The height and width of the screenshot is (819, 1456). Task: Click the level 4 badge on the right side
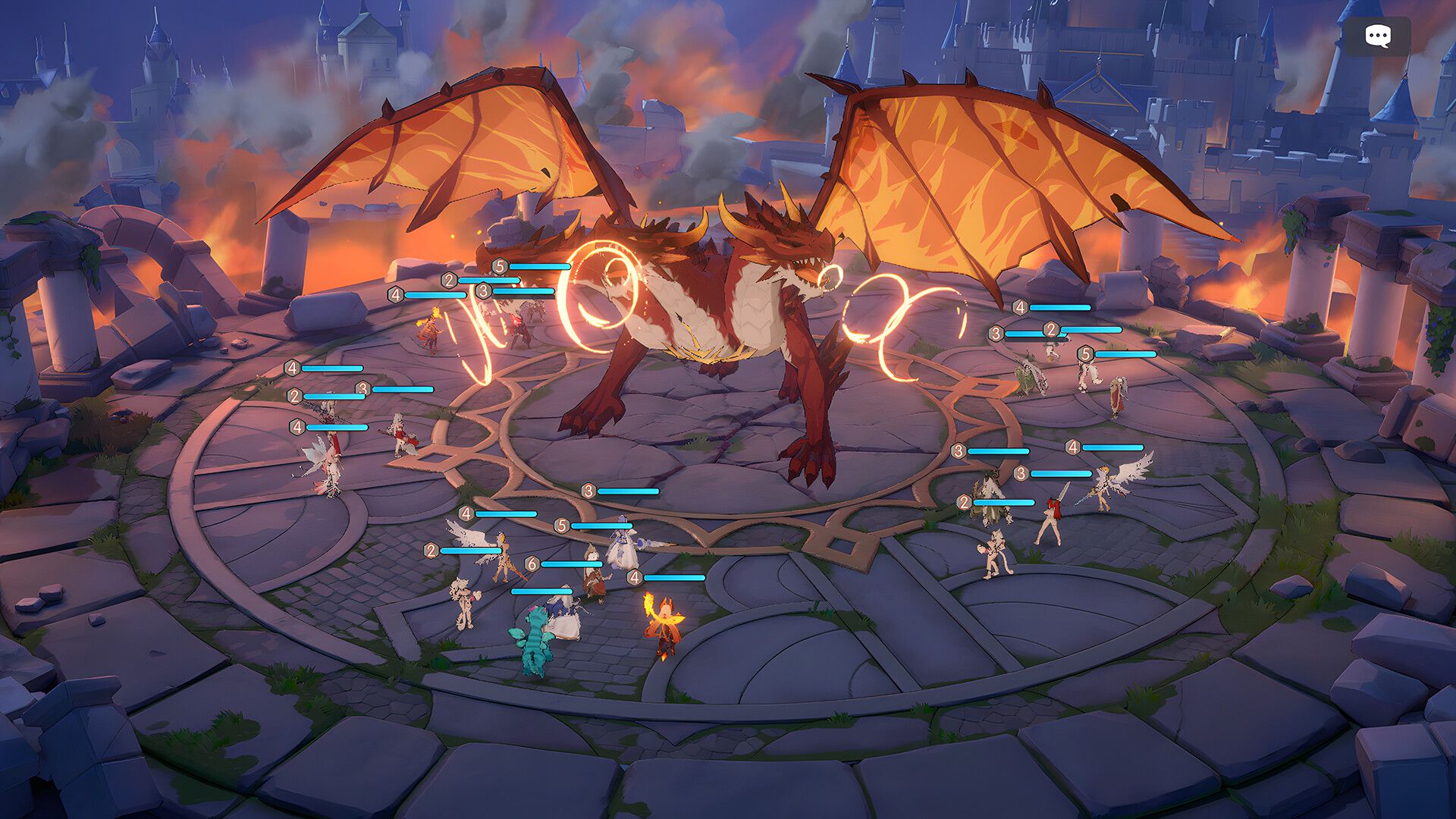coord(1073,447)
